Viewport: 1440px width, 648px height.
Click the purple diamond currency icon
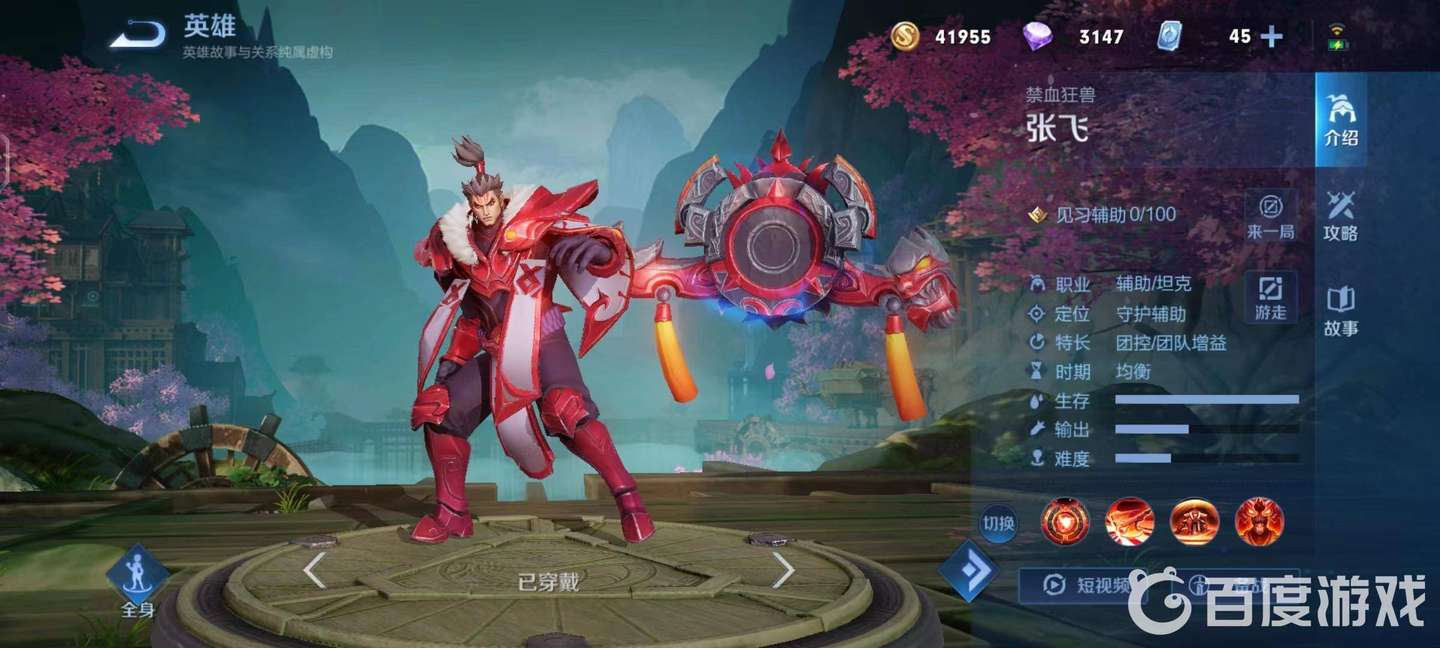1037,37
